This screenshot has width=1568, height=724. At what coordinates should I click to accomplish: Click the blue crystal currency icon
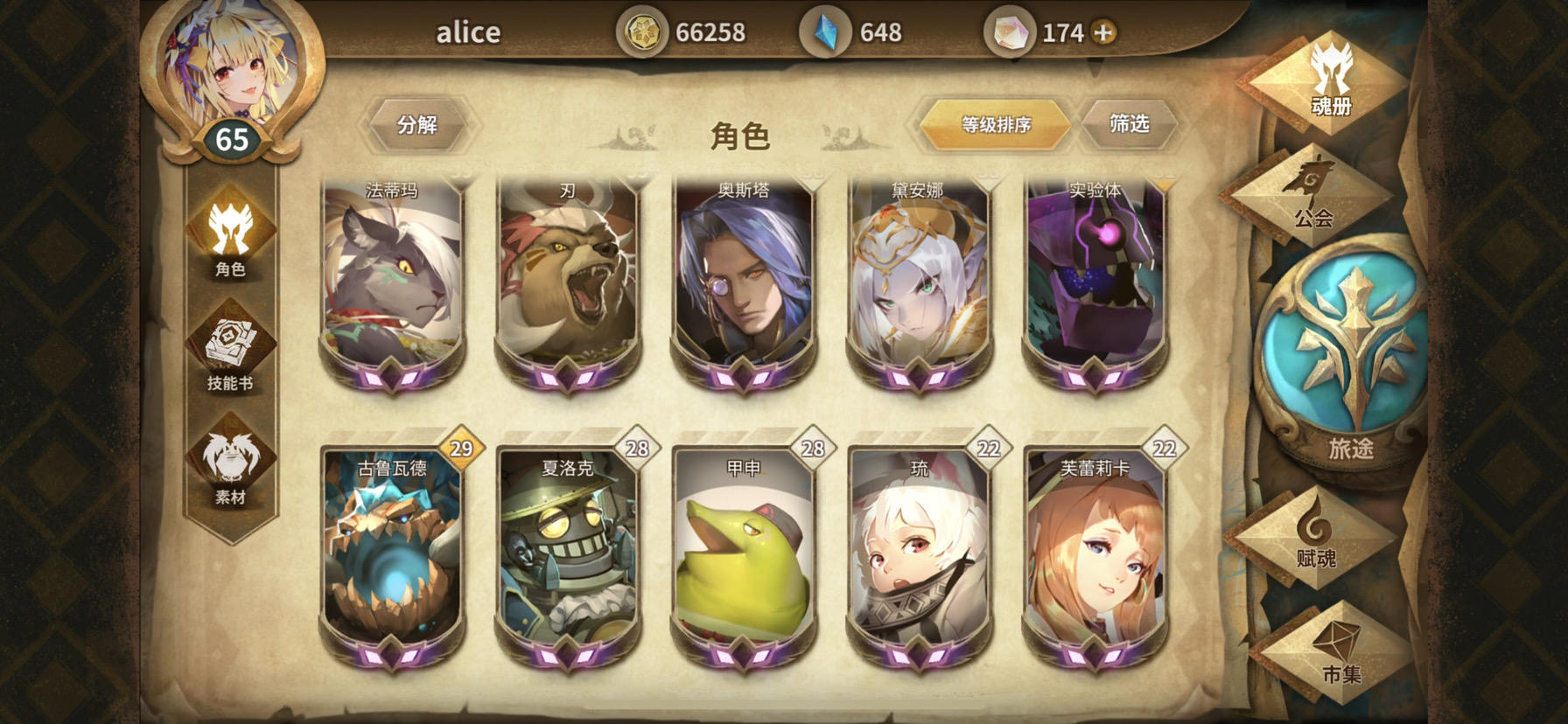pyautogui.click(x=826, y=31)
